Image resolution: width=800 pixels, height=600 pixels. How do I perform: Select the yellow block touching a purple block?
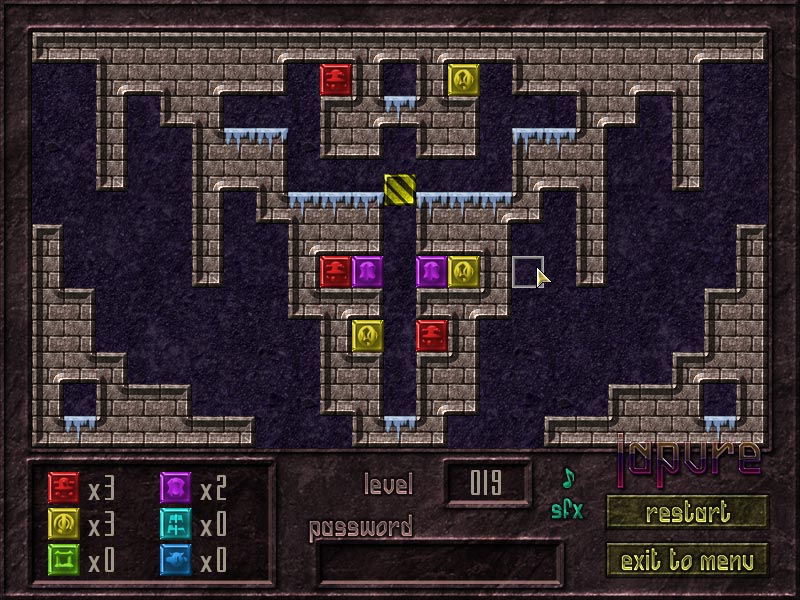(x=464, y=271)
